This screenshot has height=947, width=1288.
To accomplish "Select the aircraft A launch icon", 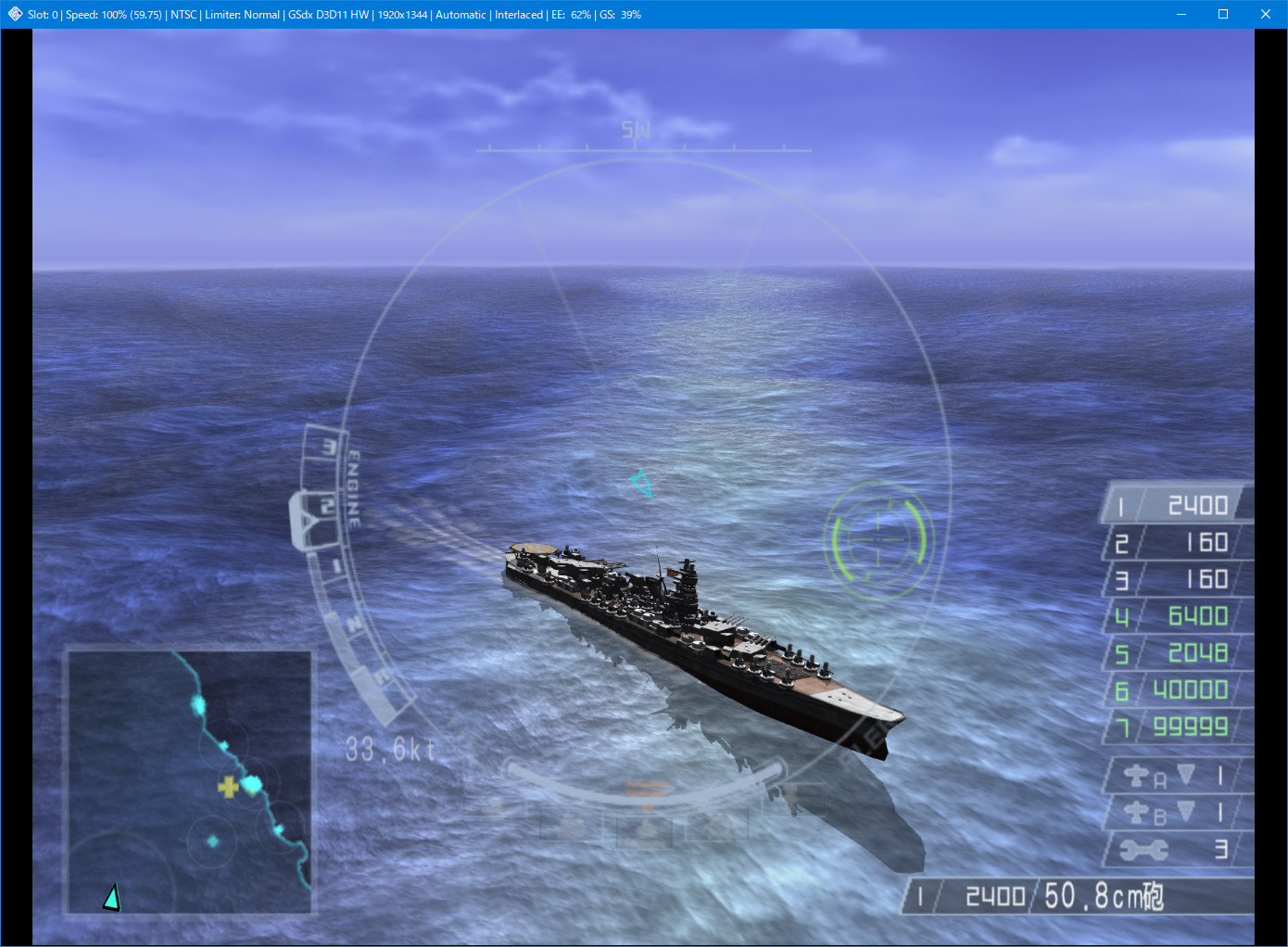I will tap(1139, 777).
